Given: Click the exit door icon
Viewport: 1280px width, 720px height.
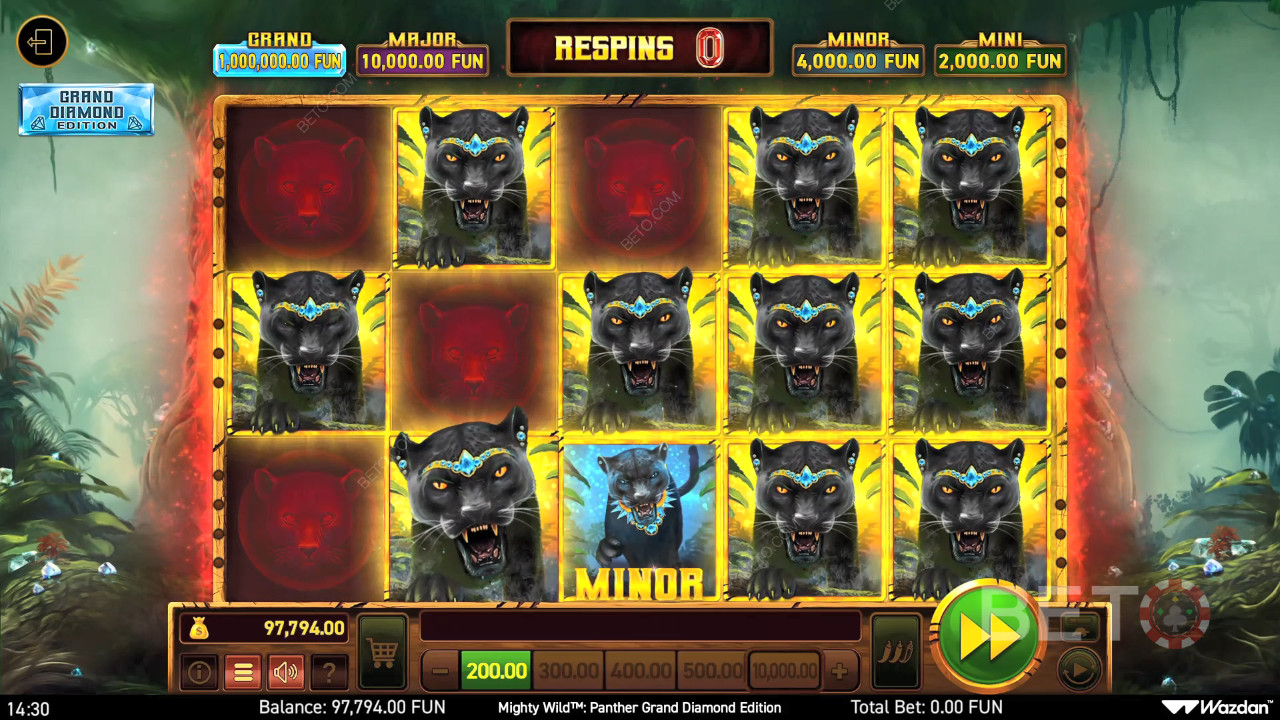Looking at the screenshot, I should click(42, 42).
